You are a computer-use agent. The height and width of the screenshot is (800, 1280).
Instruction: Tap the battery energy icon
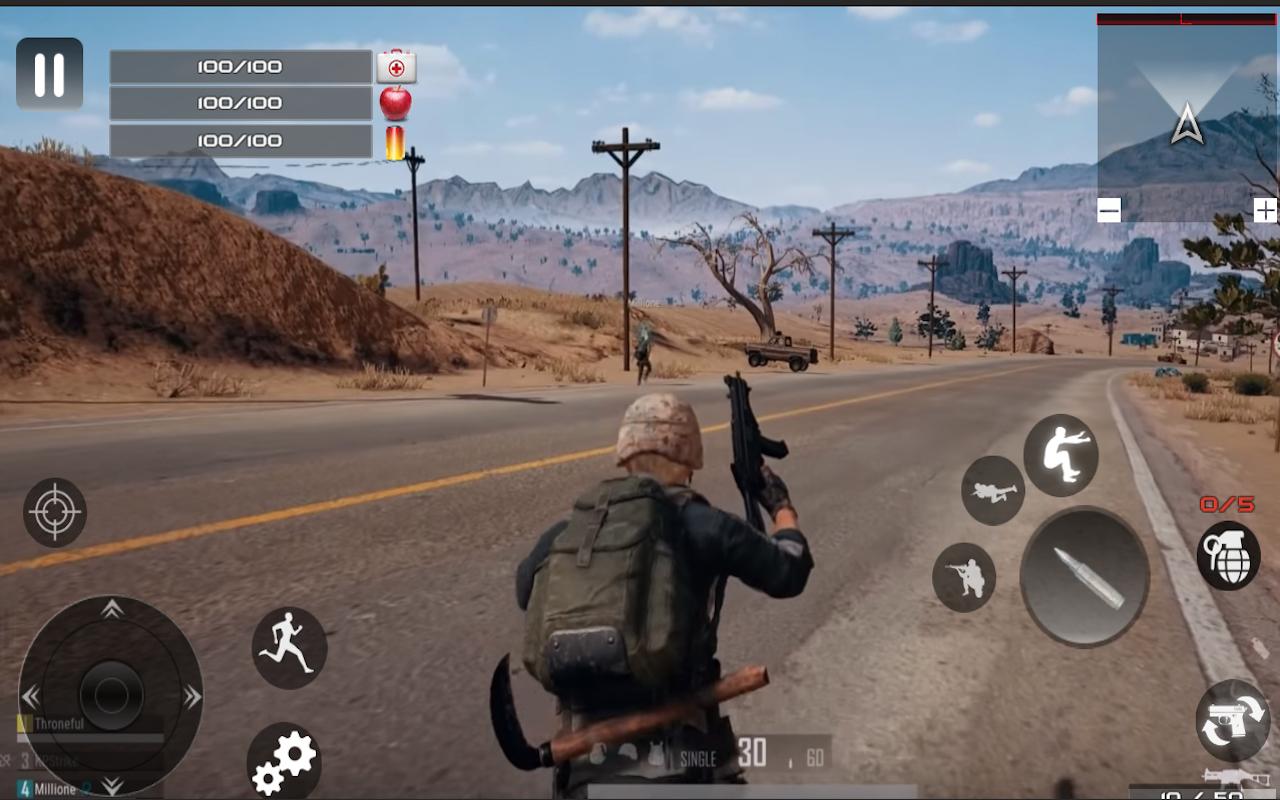tap(396, 142)
